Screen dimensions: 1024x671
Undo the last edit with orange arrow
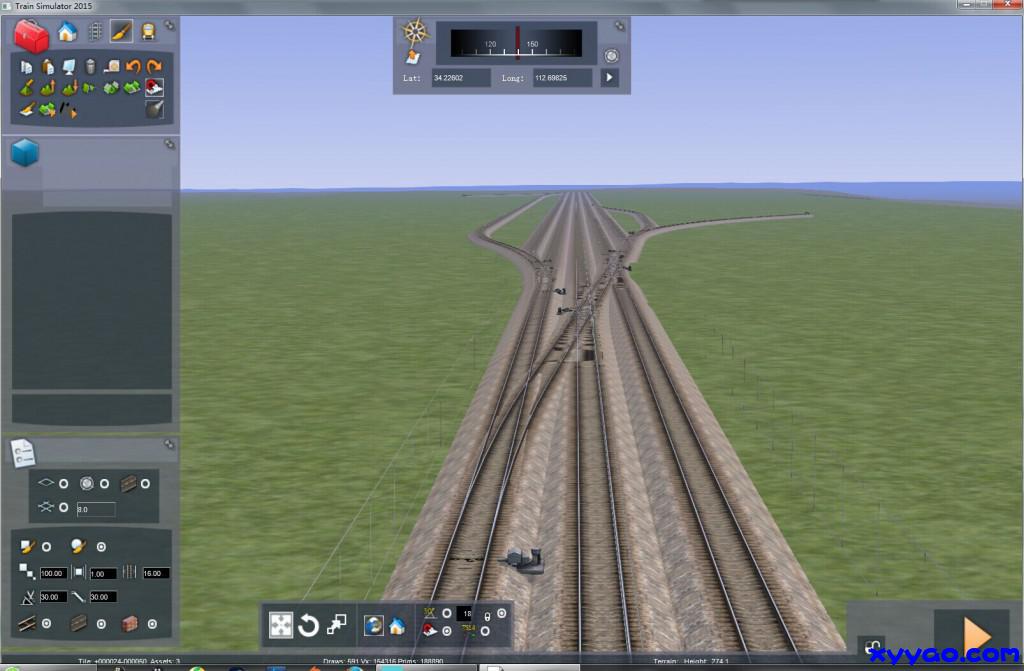click(133, 67)
